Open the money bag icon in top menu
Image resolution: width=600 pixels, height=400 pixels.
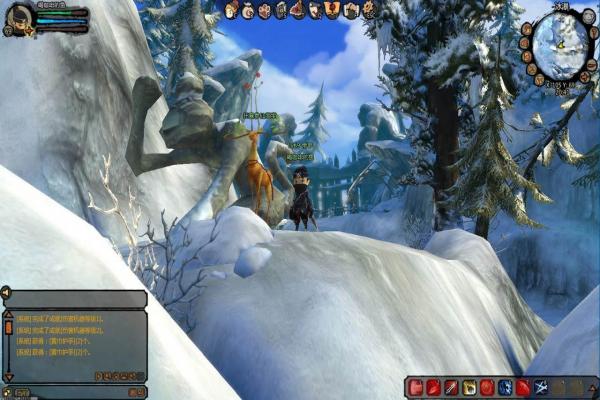[x=248, y=10]
